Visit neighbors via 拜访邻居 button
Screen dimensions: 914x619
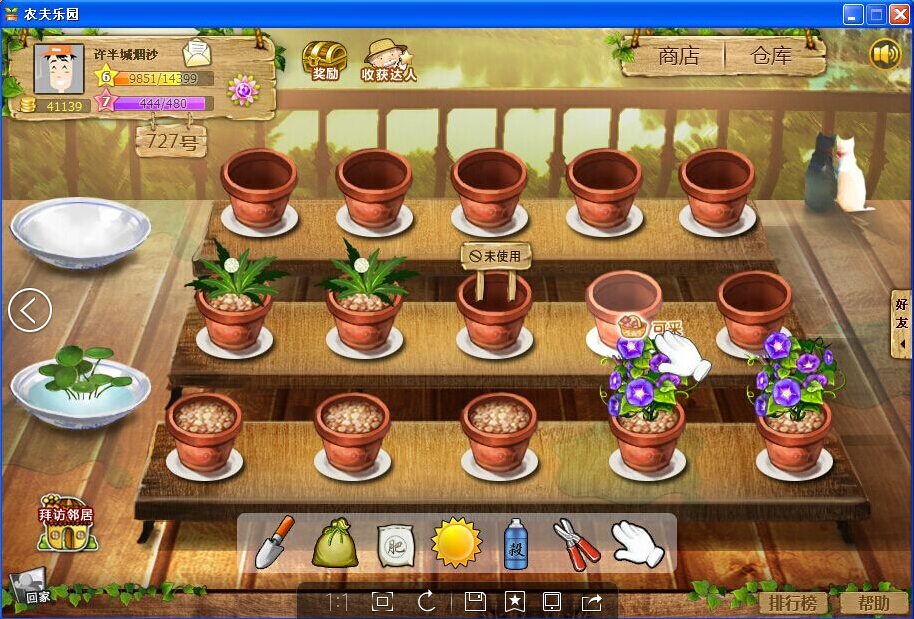66,524
